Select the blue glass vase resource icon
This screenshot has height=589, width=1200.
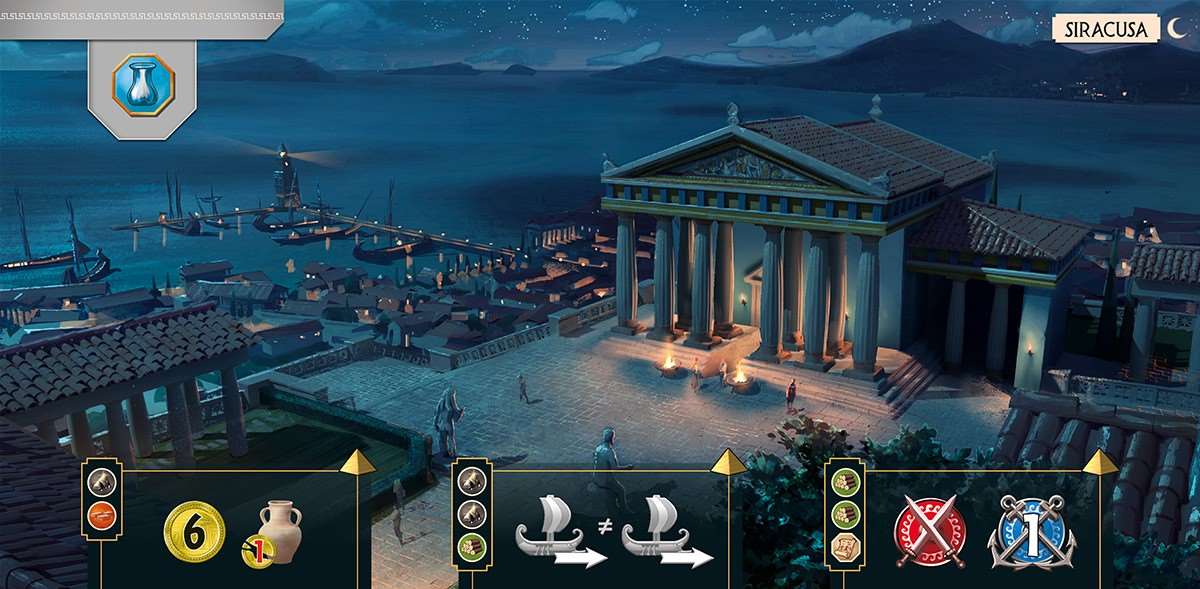point(142,83)
